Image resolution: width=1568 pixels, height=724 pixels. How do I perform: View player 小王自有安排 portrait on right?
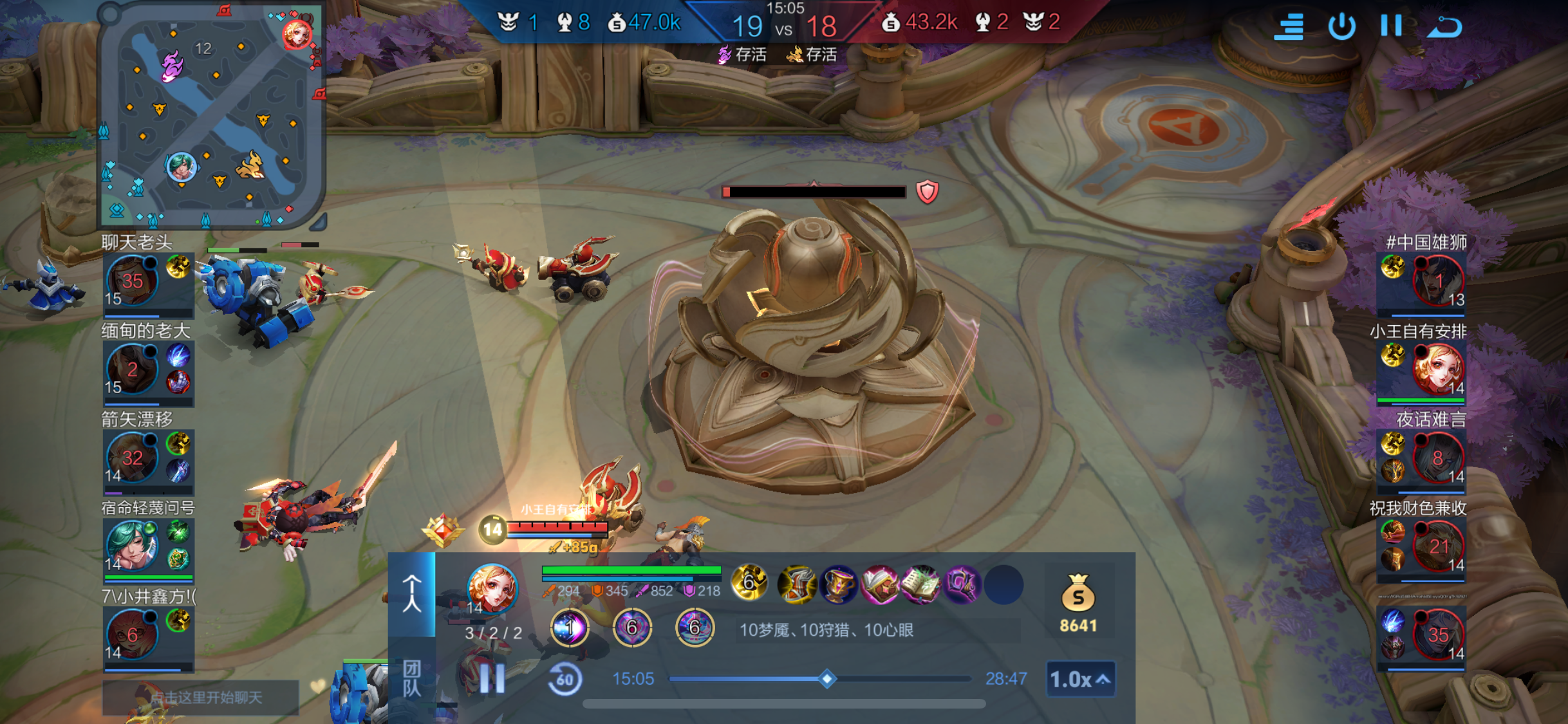1437,369
